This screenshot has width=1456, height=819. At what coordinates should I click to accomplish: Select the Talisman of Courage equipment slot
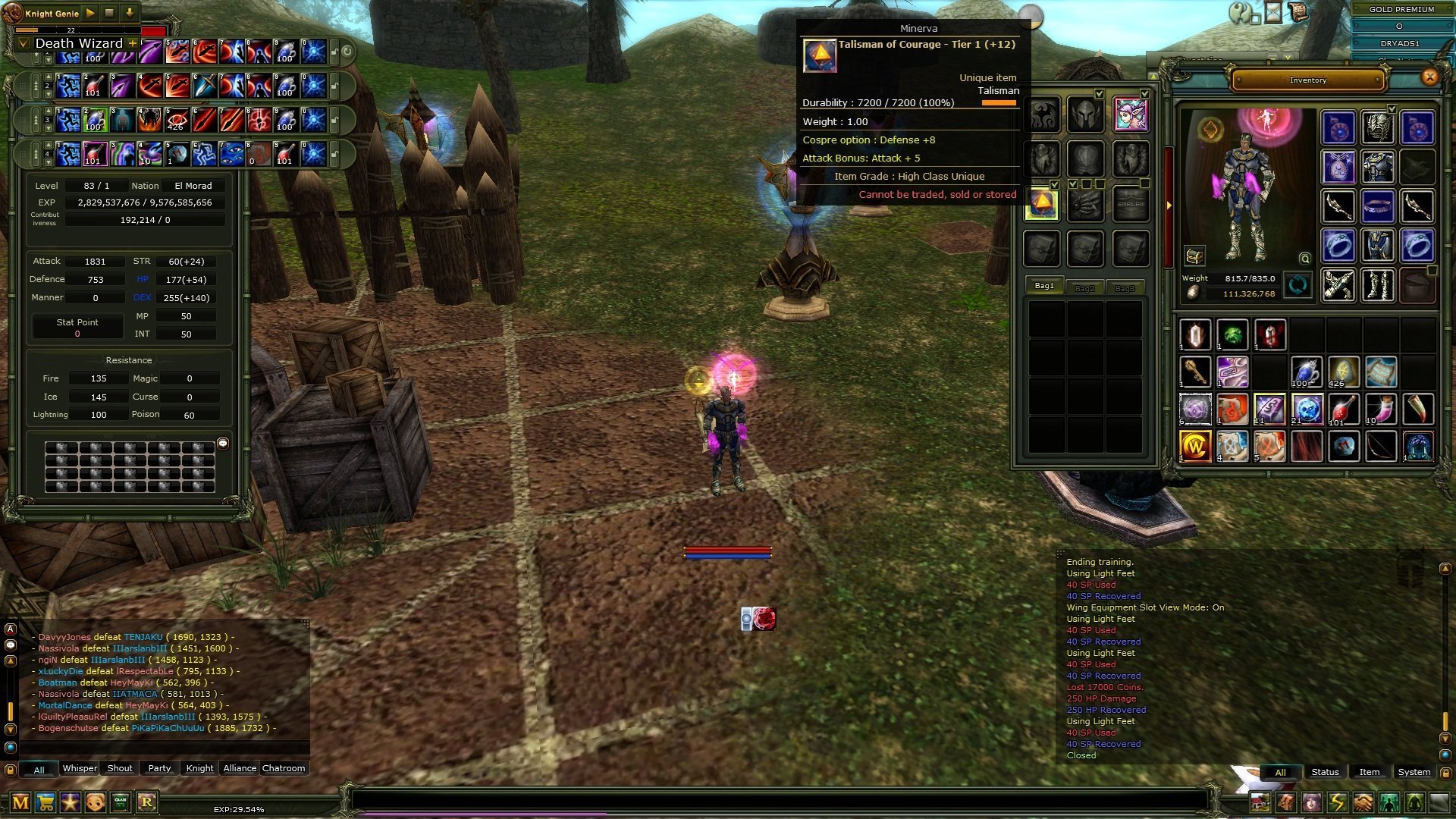pyautogui.click(x=1041, y=204)
